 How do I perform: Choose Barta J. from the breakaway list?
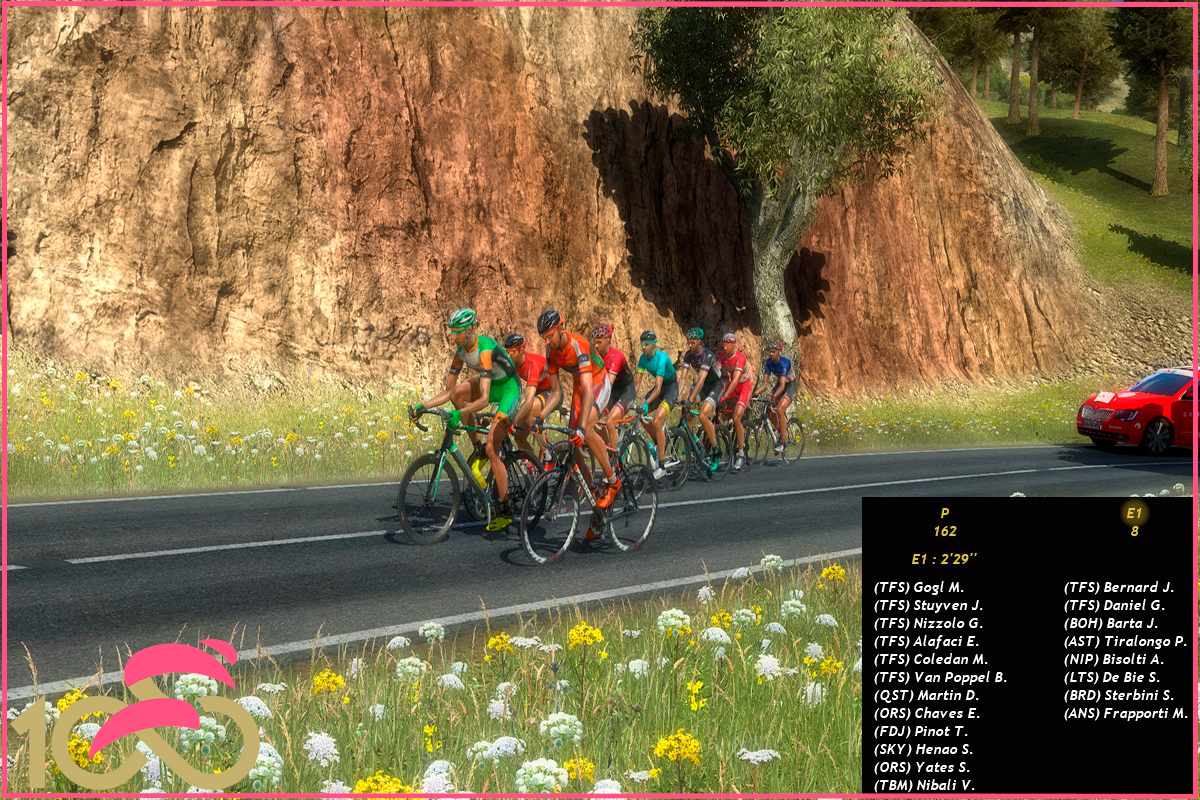(1111, 623)
